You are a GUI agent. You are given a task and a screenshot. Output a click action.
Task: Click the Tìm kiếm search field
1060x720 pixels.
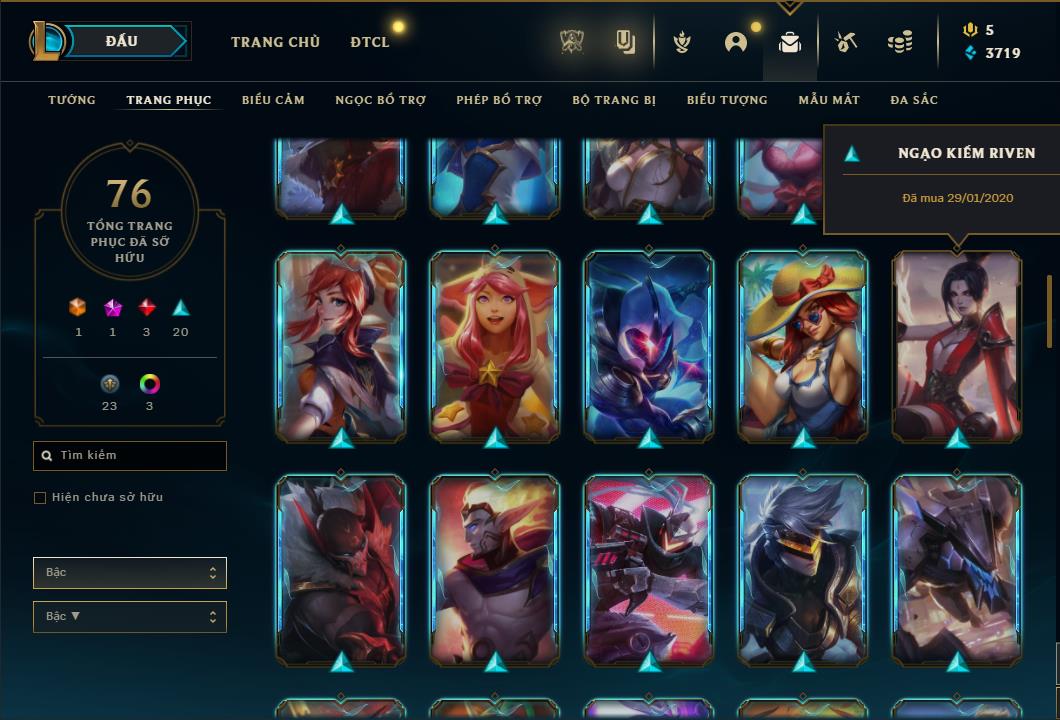click(130, 456)
